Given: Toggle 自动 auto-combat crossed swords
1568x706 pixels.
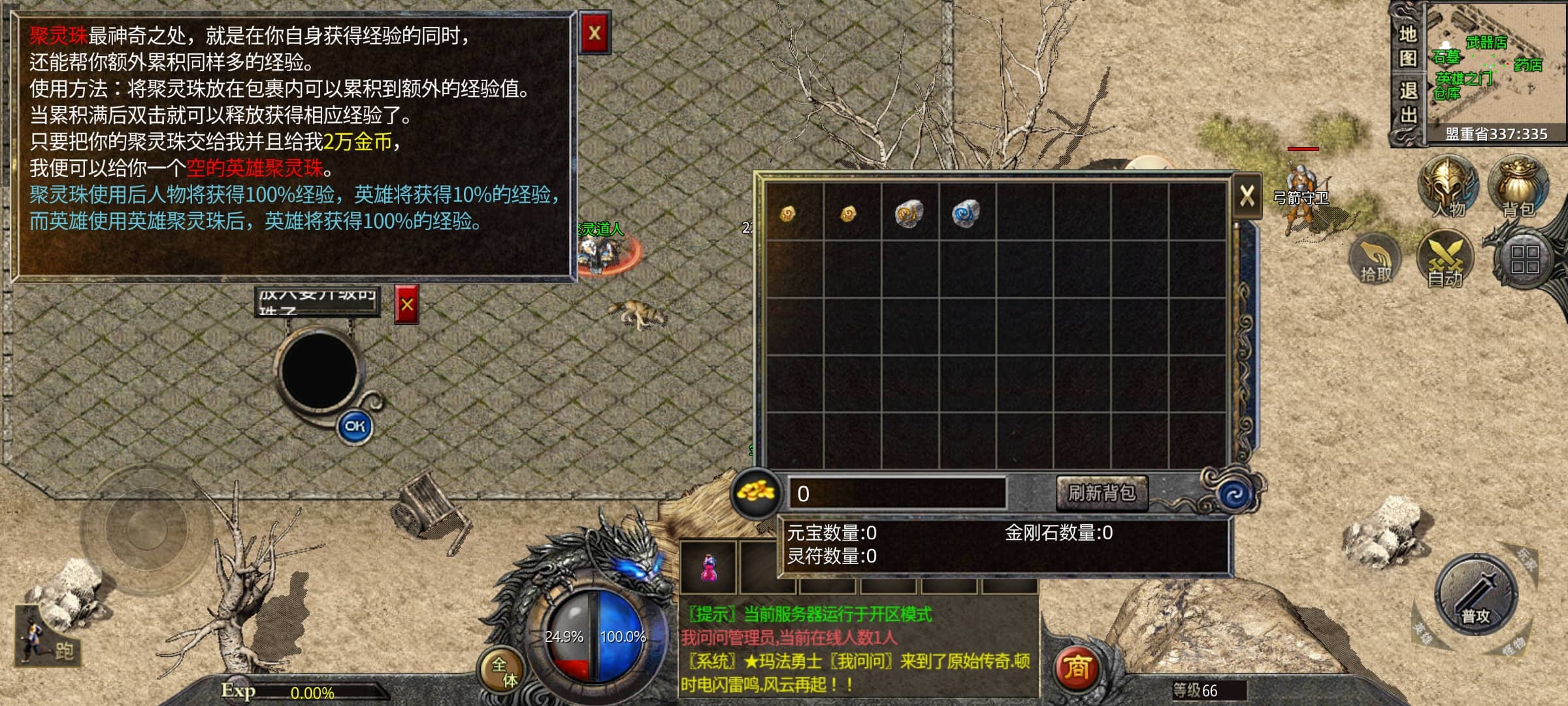Looking at the screenshot, I should click(x=1445, y=258).
